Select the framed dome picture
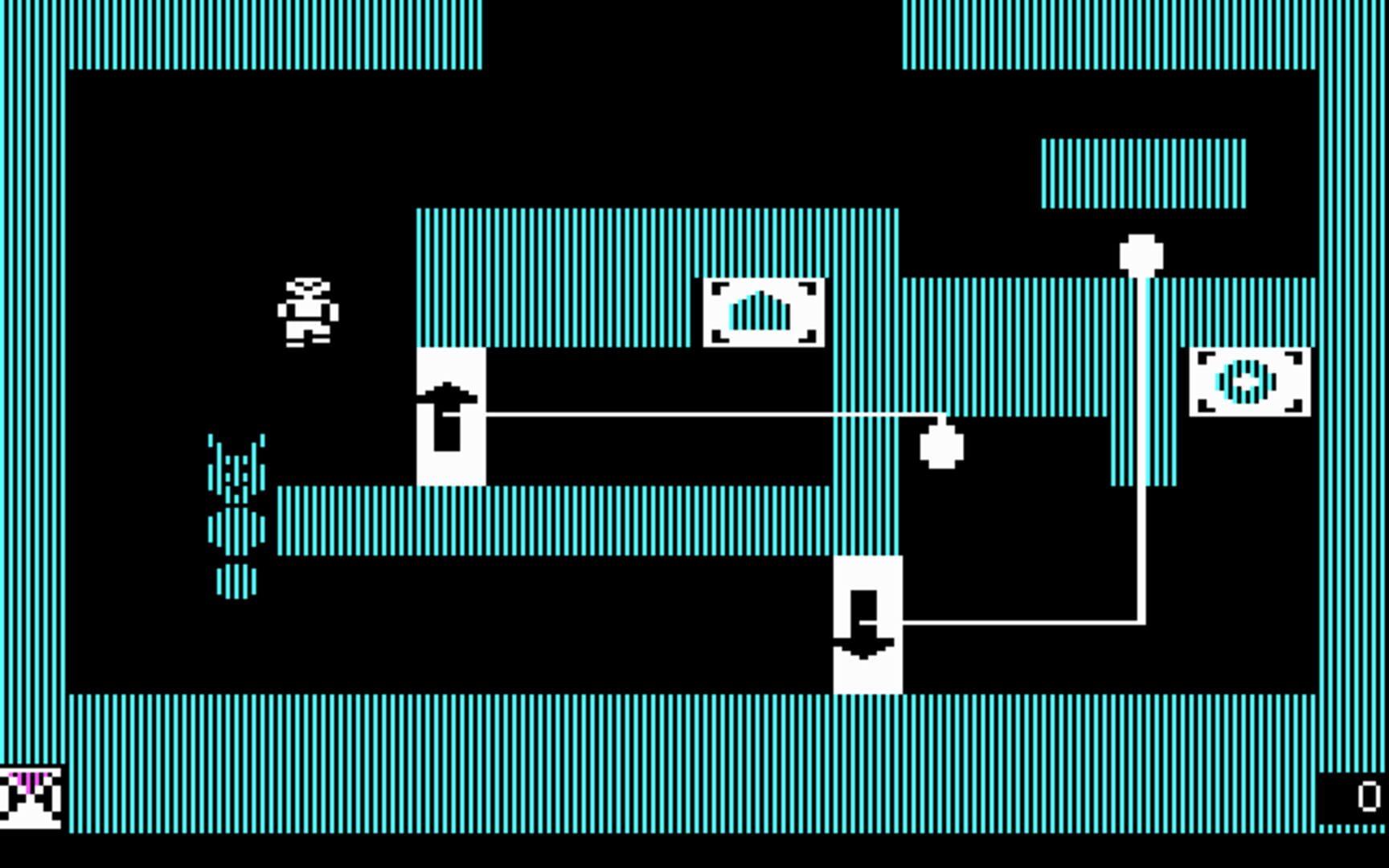The width and height of the screenshot is (1389, 868). (764, 313)
